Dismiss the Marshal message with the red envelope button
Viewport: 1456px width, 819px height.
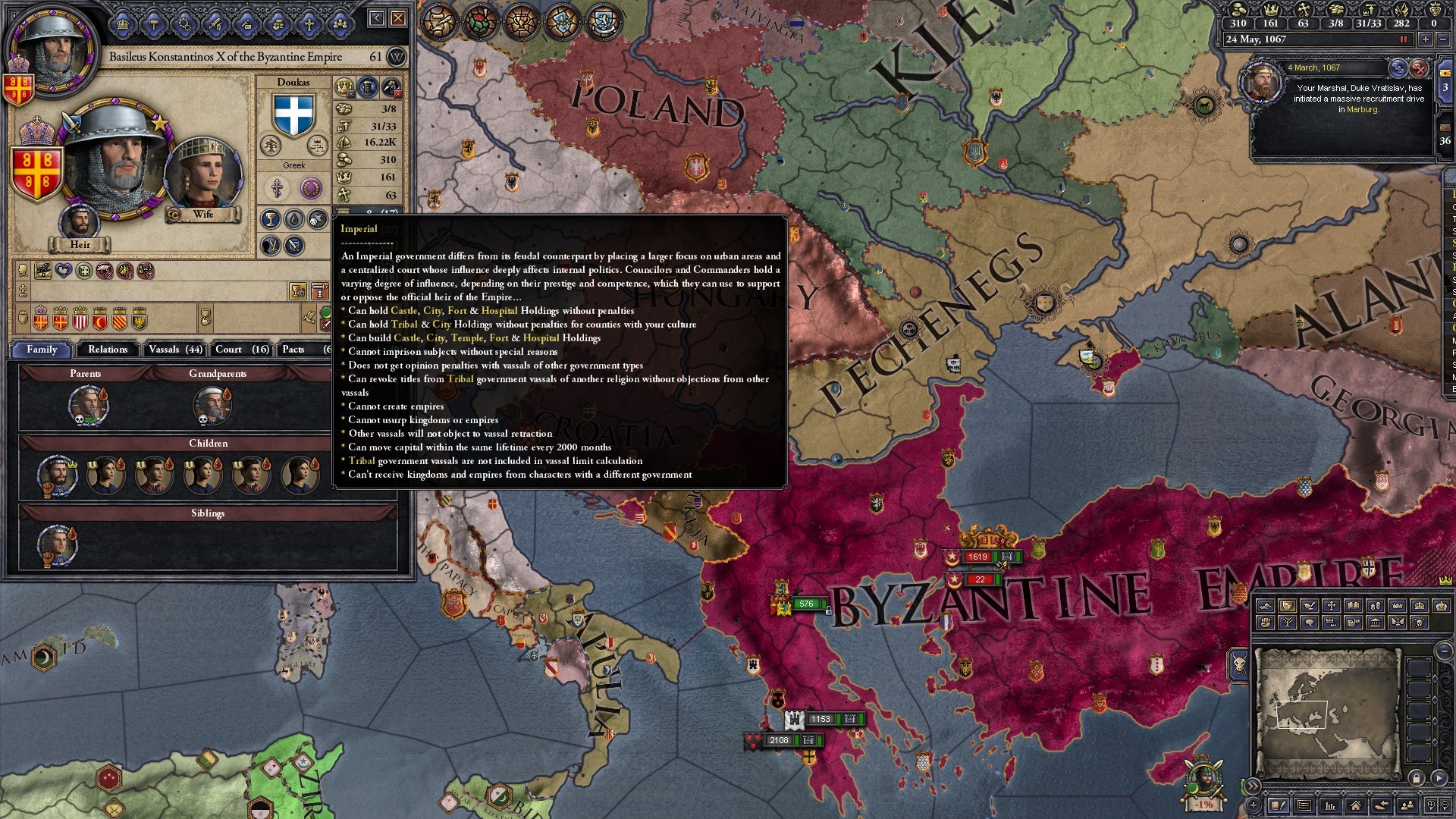[1419, 68]
